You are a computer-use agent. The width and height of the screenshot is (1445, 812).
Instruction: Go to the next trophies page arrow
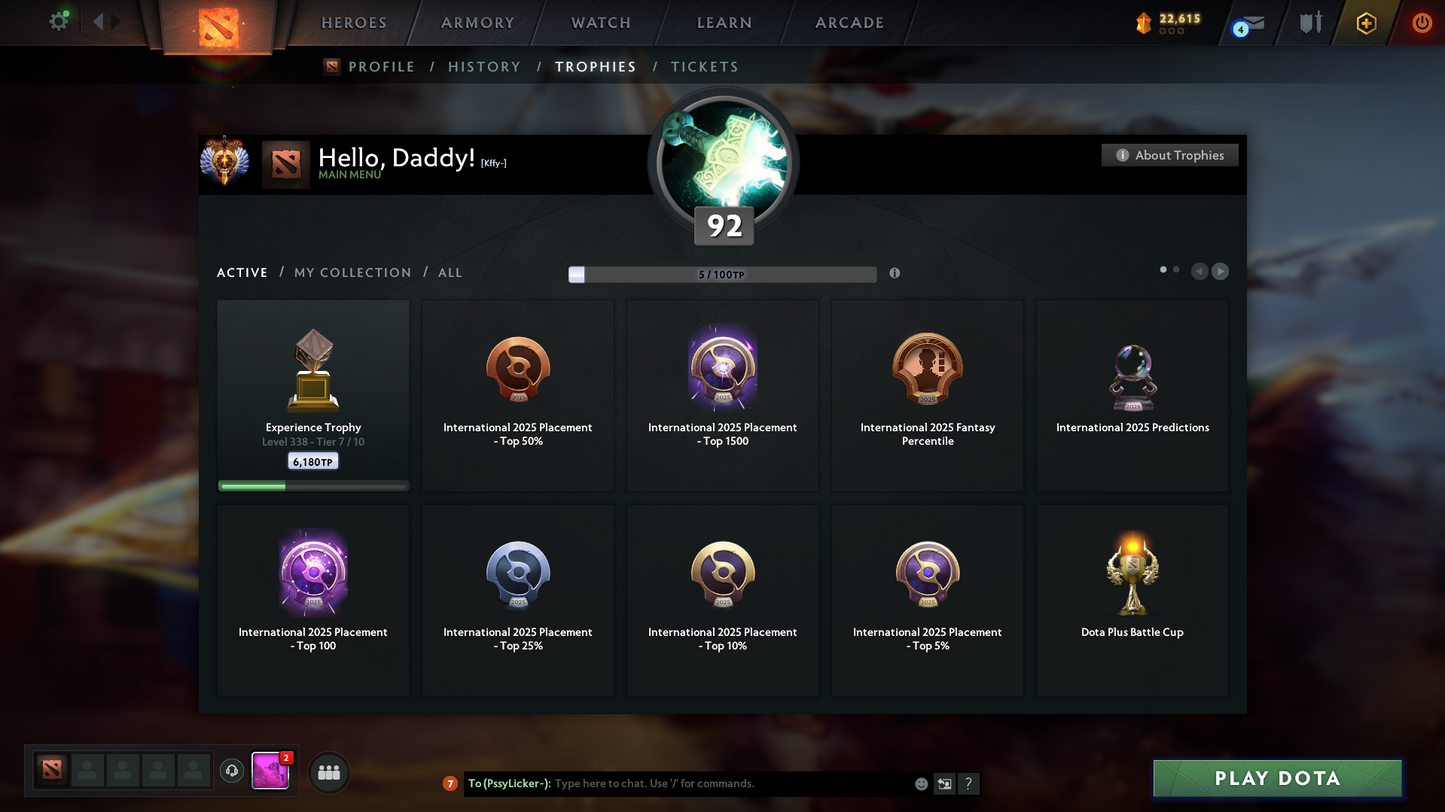point(1220,271)
